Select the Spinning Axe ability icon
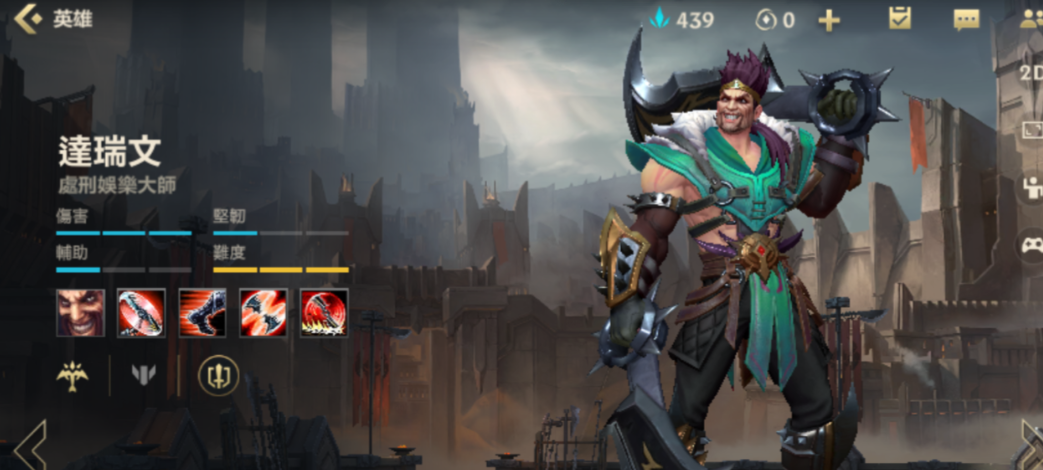 tap(142, 312)
